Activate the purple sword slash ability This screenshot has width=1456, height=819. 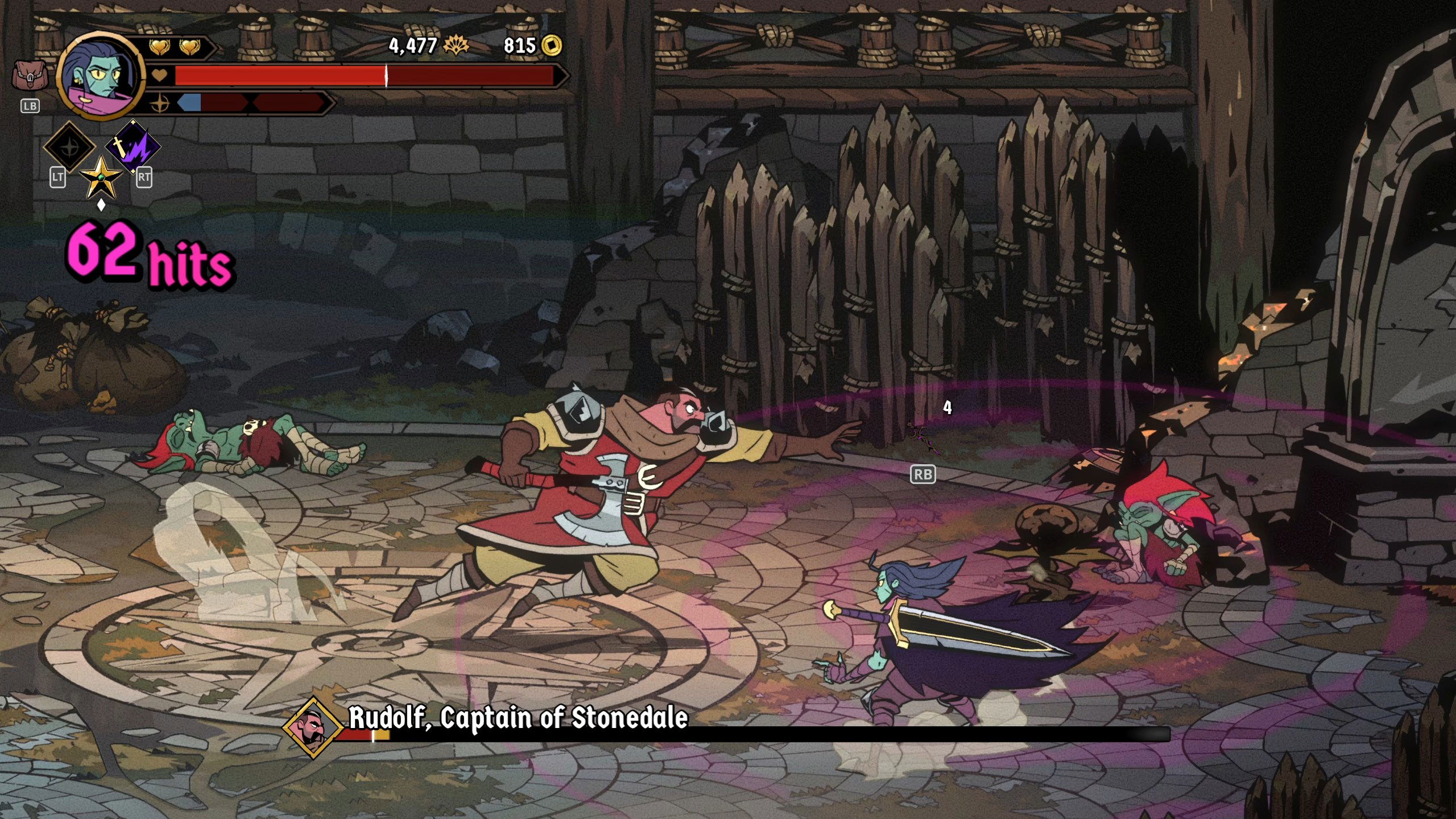pyautogui.click(x=133, y=146)
